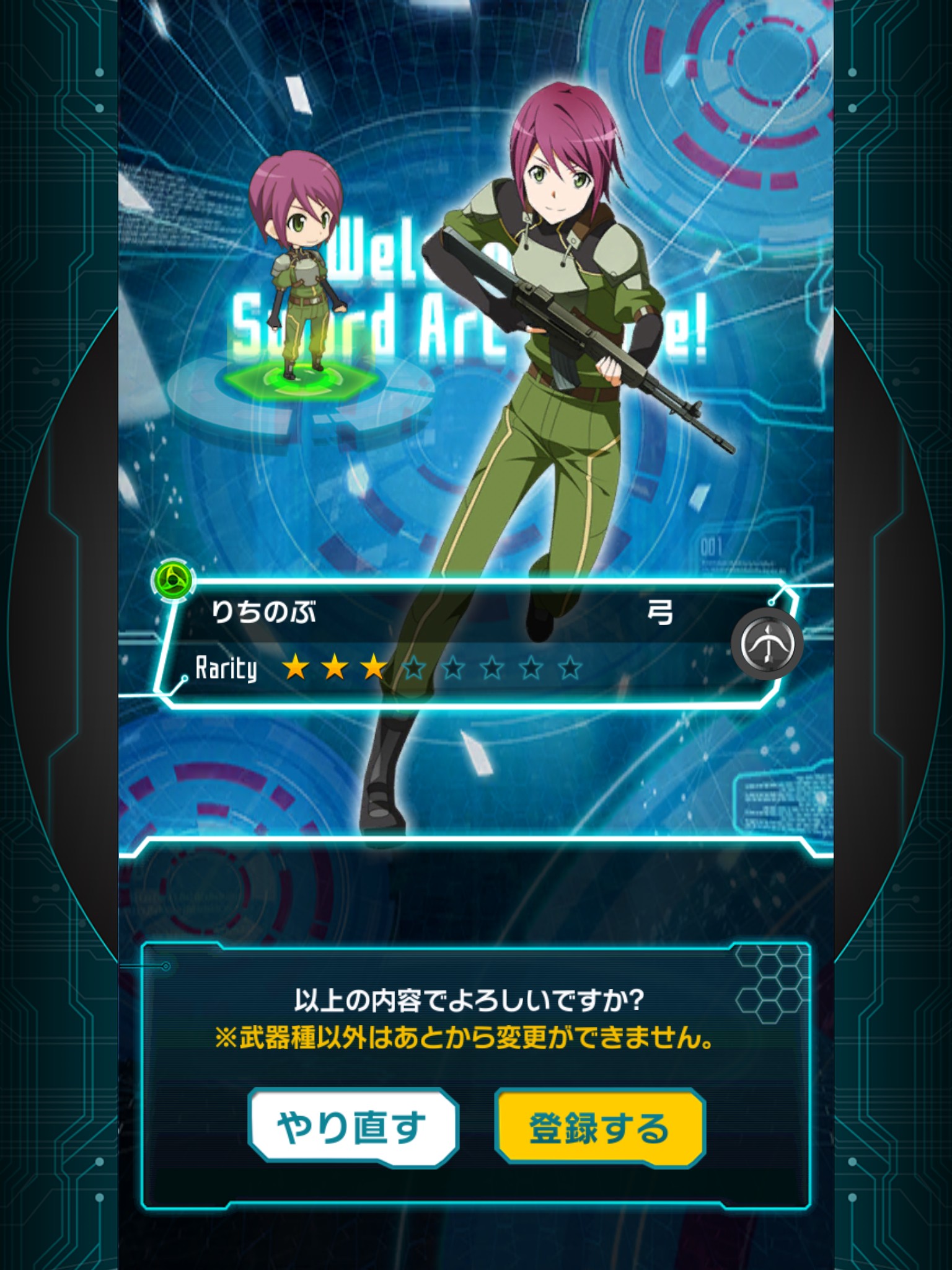This screenshot has height=1270, width=952.
Task: Click the bow weapon type icon
Action: tap(767, 644)
